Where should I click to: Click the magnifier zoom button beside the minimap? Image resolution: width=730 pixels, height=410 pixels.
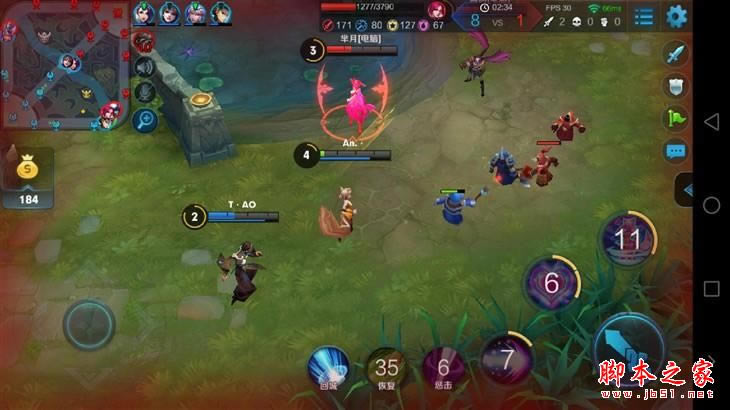coord(145,120)
